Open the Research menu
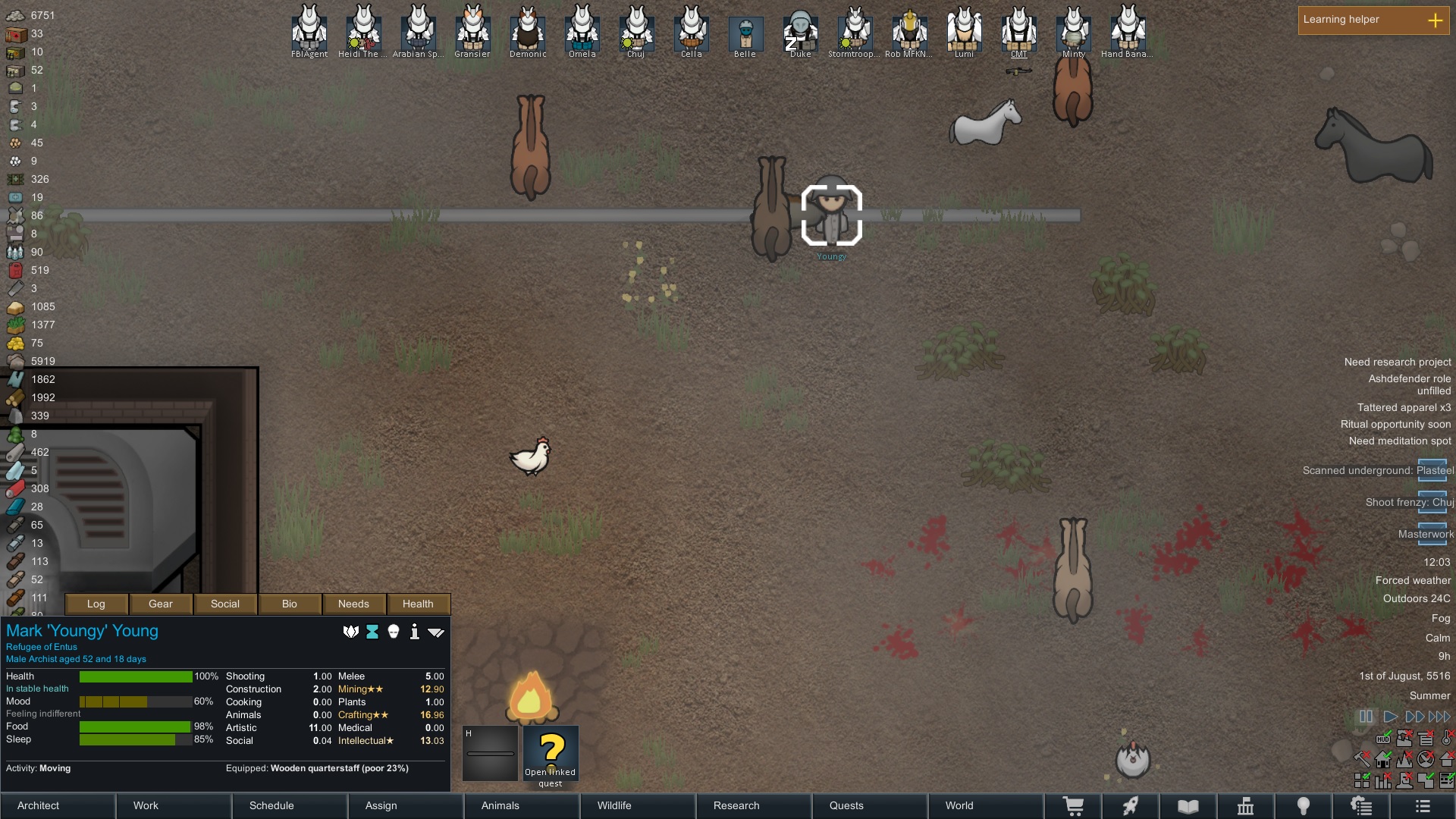Image resolution: width=1456 pixels, height=819 pixels. [x=754, y=805]
